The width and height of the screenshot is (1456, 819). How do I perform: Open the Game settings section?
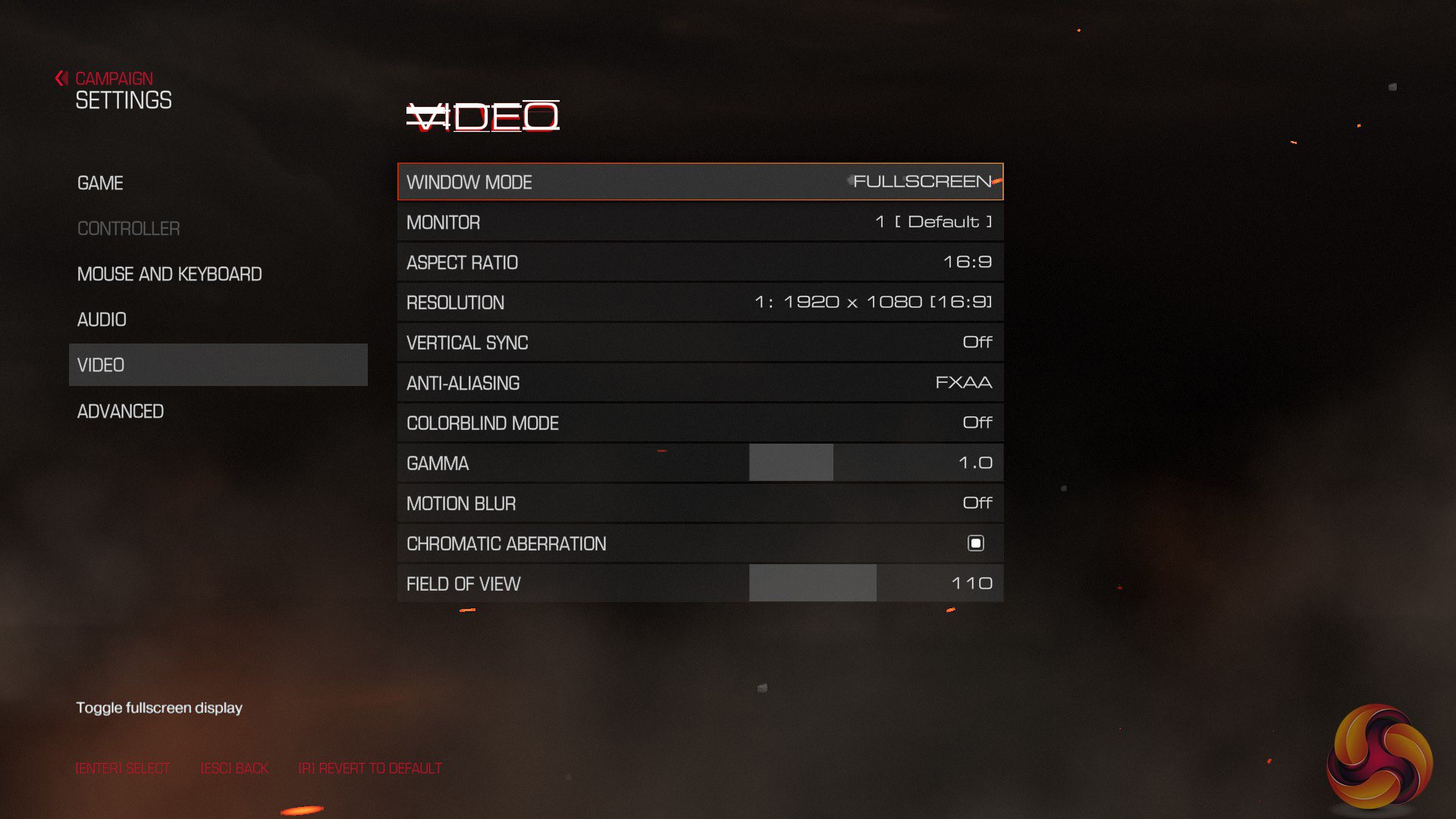(x=100, y=183)
